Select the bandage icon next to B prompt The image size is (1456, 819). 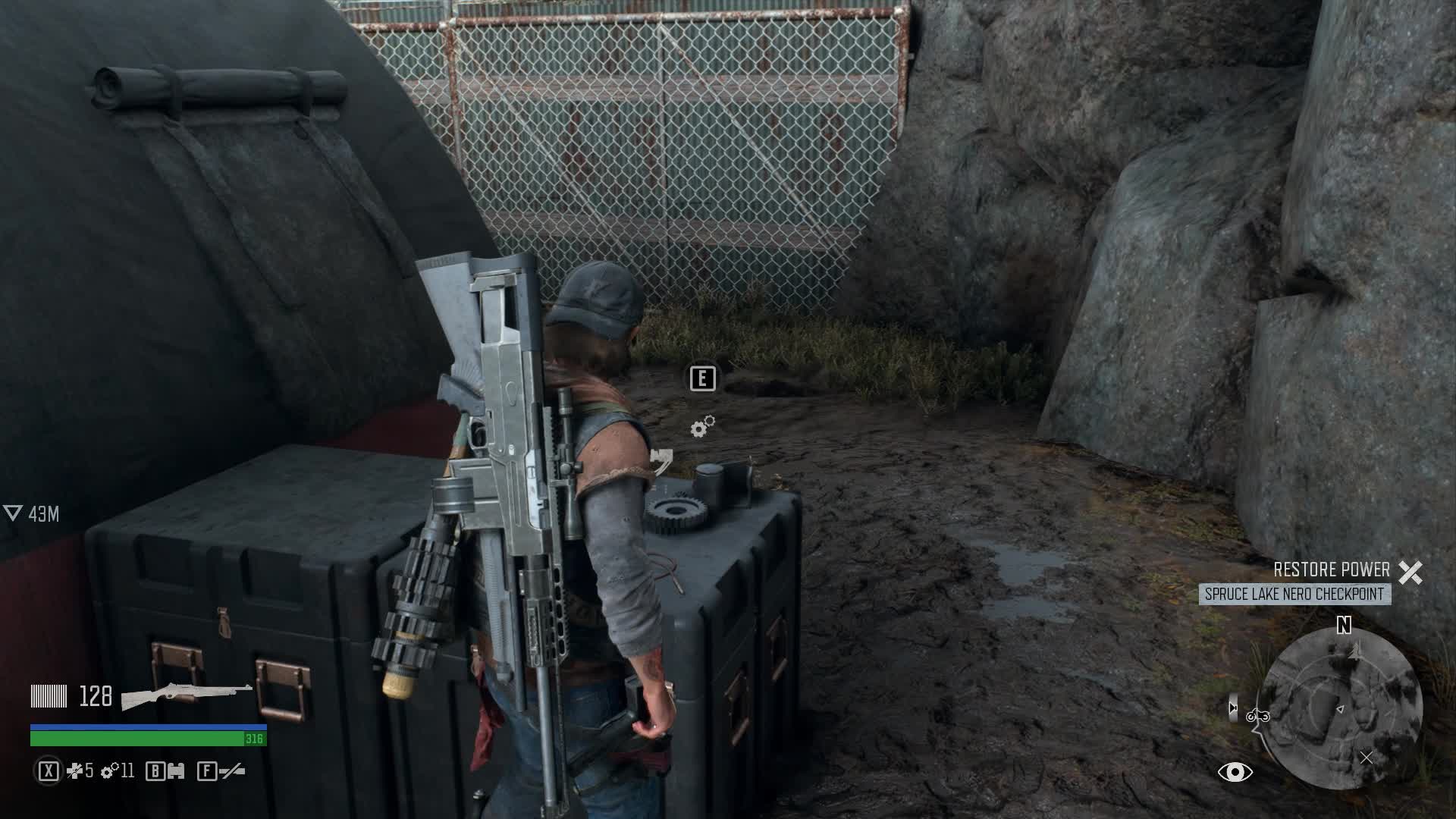[x=177, y=770]
